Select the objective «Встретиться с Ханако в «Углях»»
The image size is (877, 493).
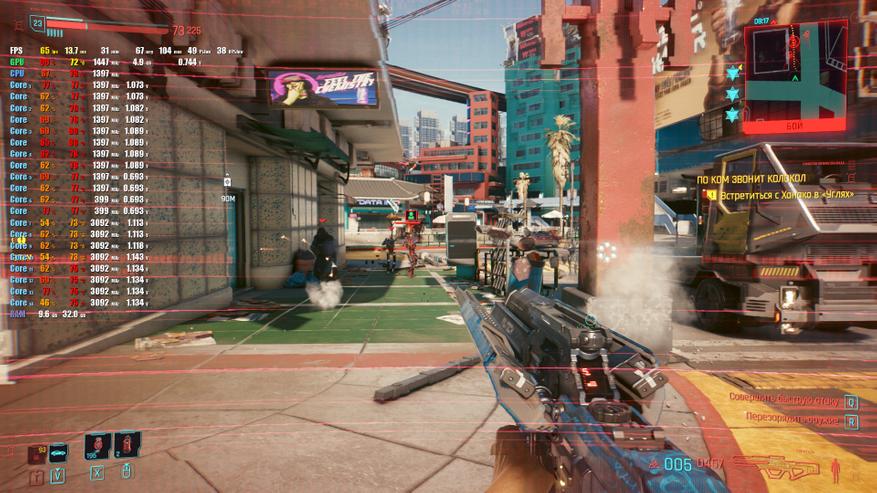787,194
